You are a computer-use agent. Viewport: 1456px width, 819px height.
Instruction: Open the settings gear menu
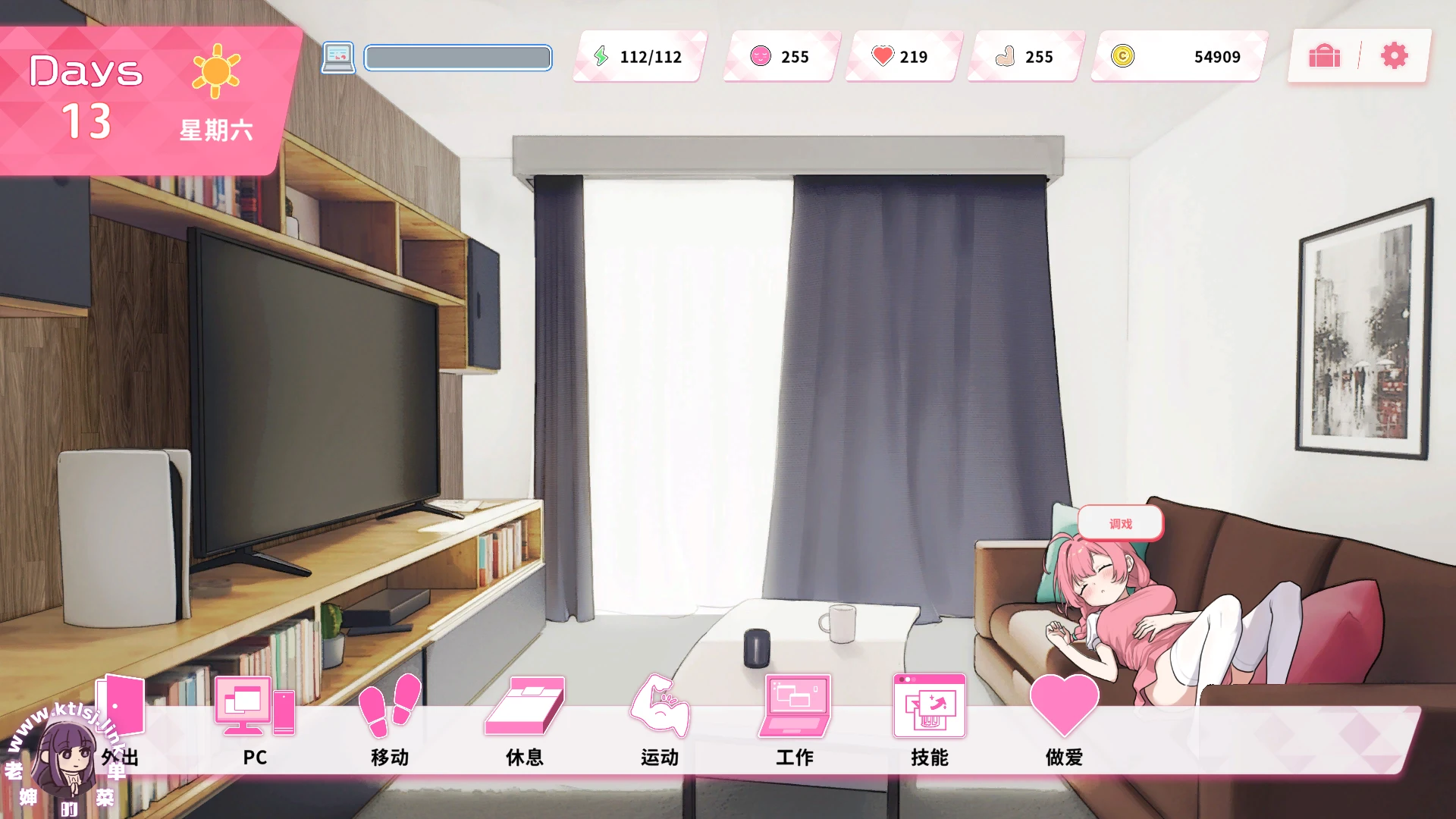click(x=1394, y=56)
